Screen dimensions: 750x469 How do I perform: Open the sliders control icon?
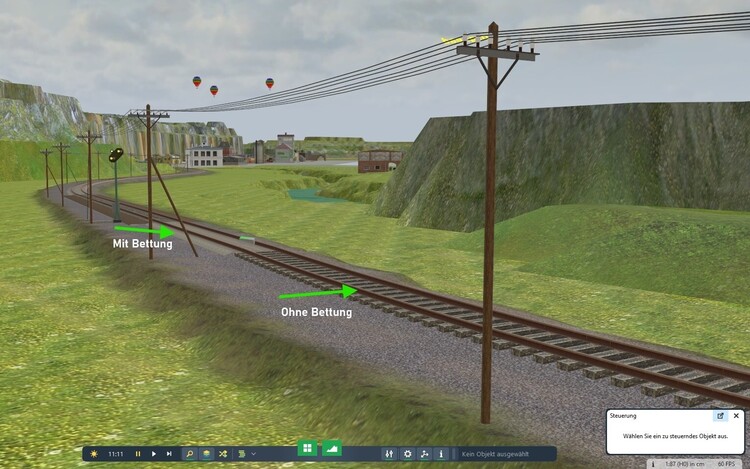coord(390,454)
